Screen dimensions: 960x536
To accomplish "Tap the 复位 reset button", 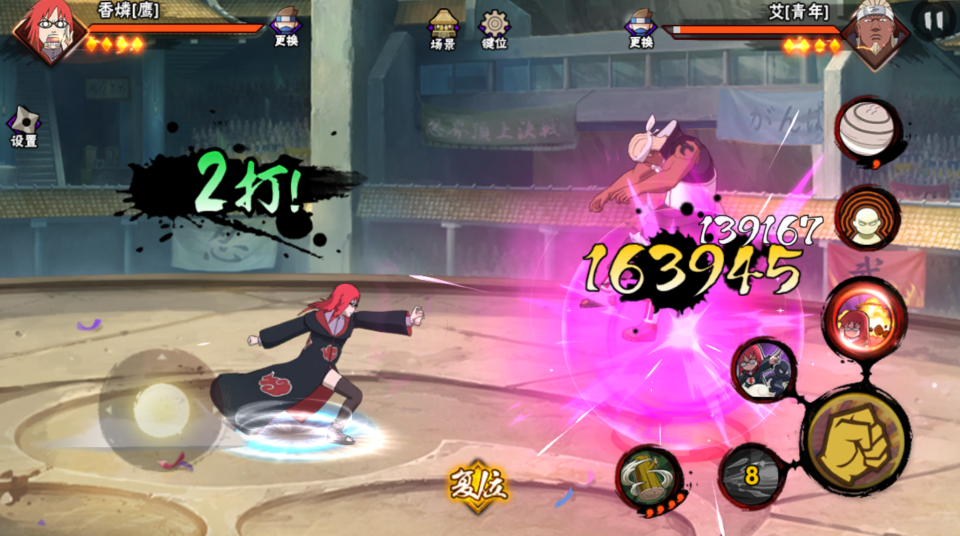I will (x=478, y=485).
